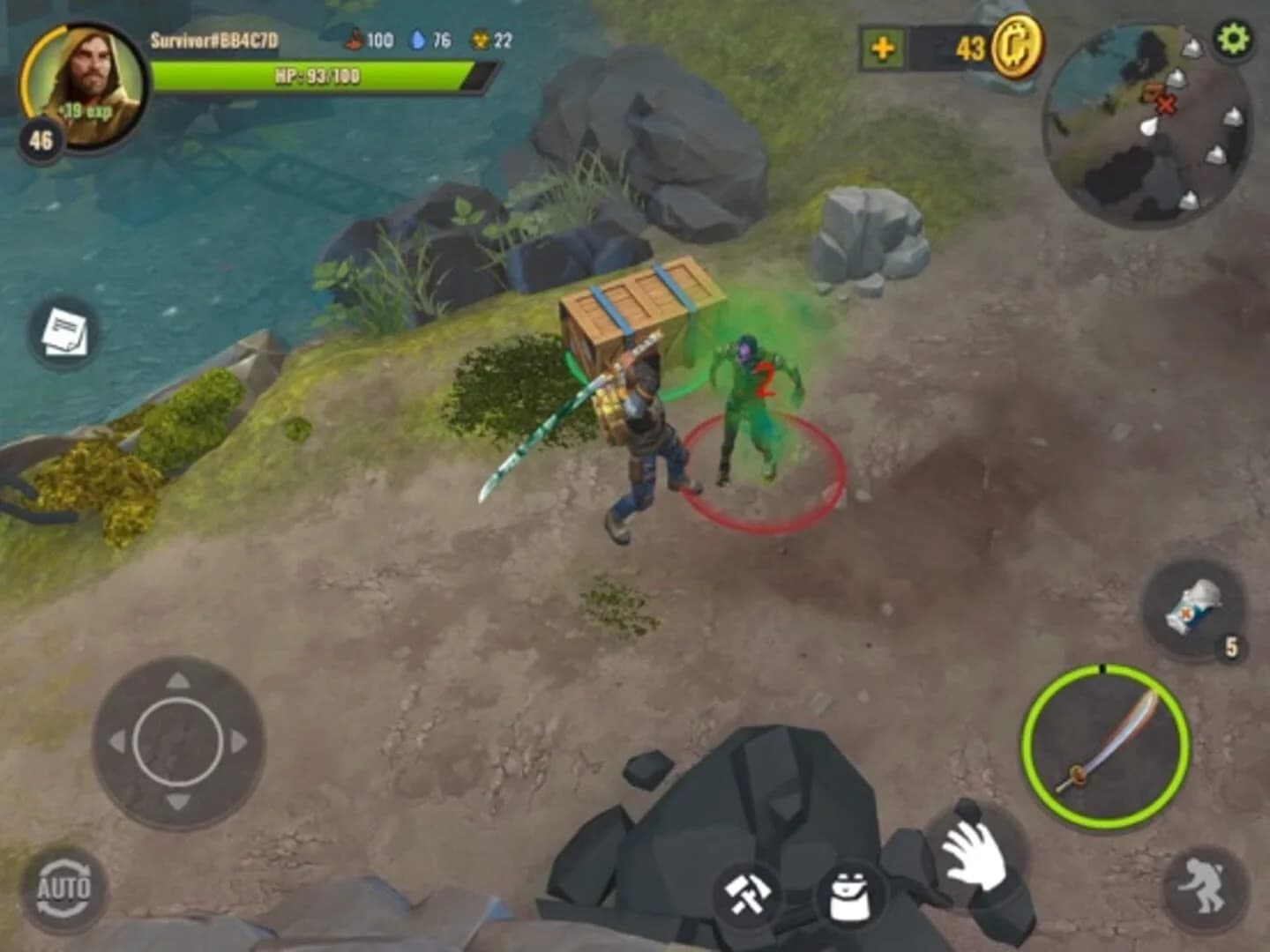Viewport: 1270px width, 952px height.
Task: Tap the level 46 experience badge
Action: 41,137
